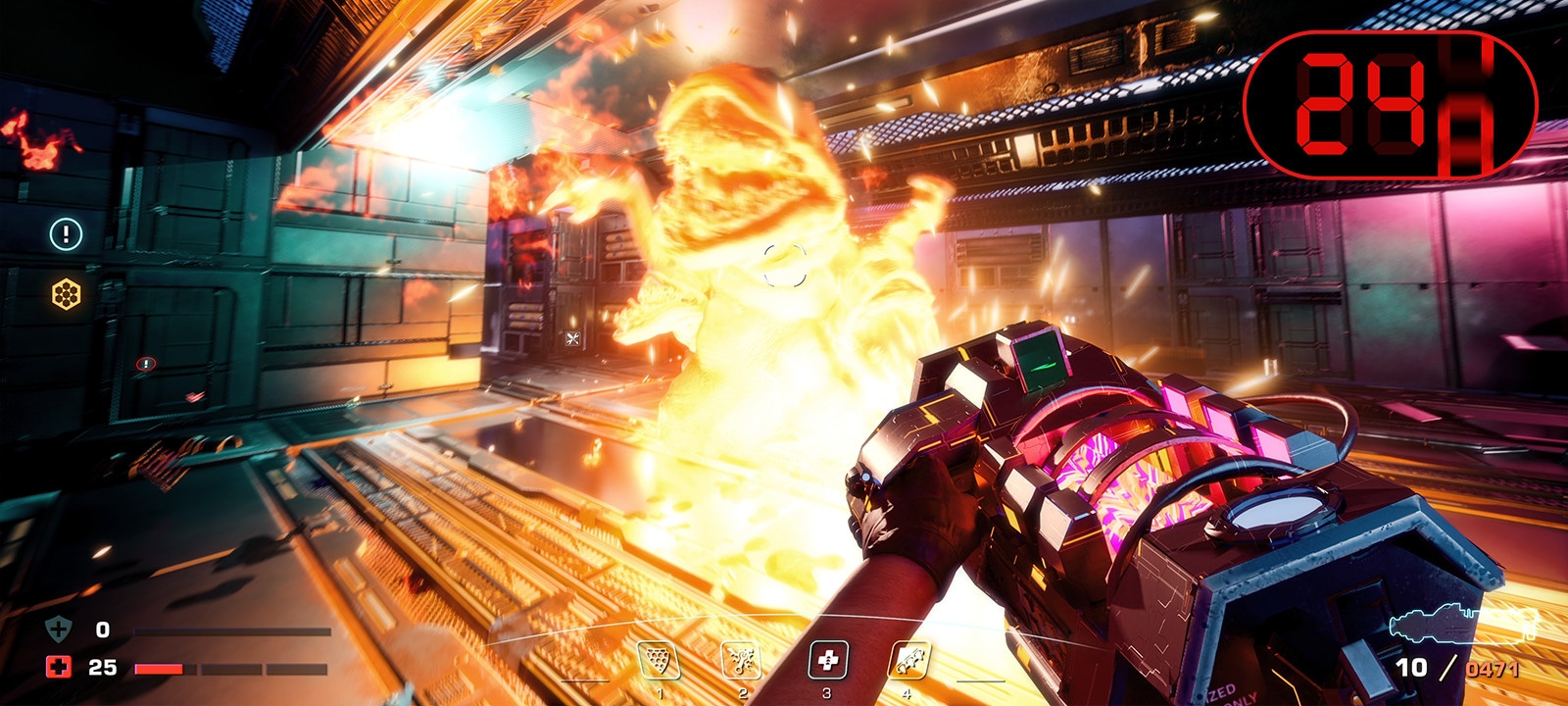
Task: Use the medical cross ability in slot 3
Action: click(827, 661)
